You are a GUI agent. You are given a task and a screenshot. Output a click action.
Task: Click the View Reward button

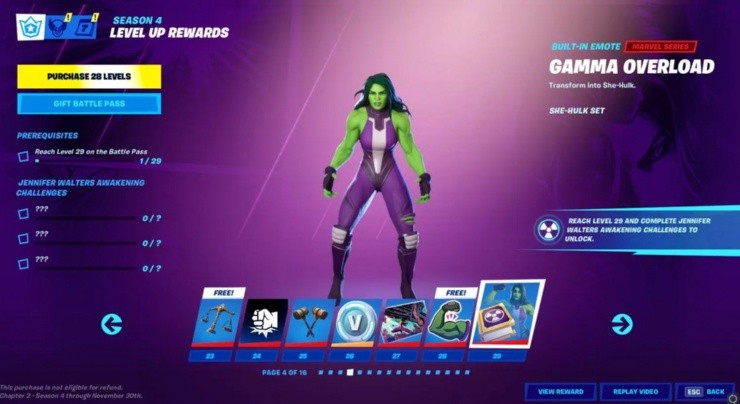point(560,391)
